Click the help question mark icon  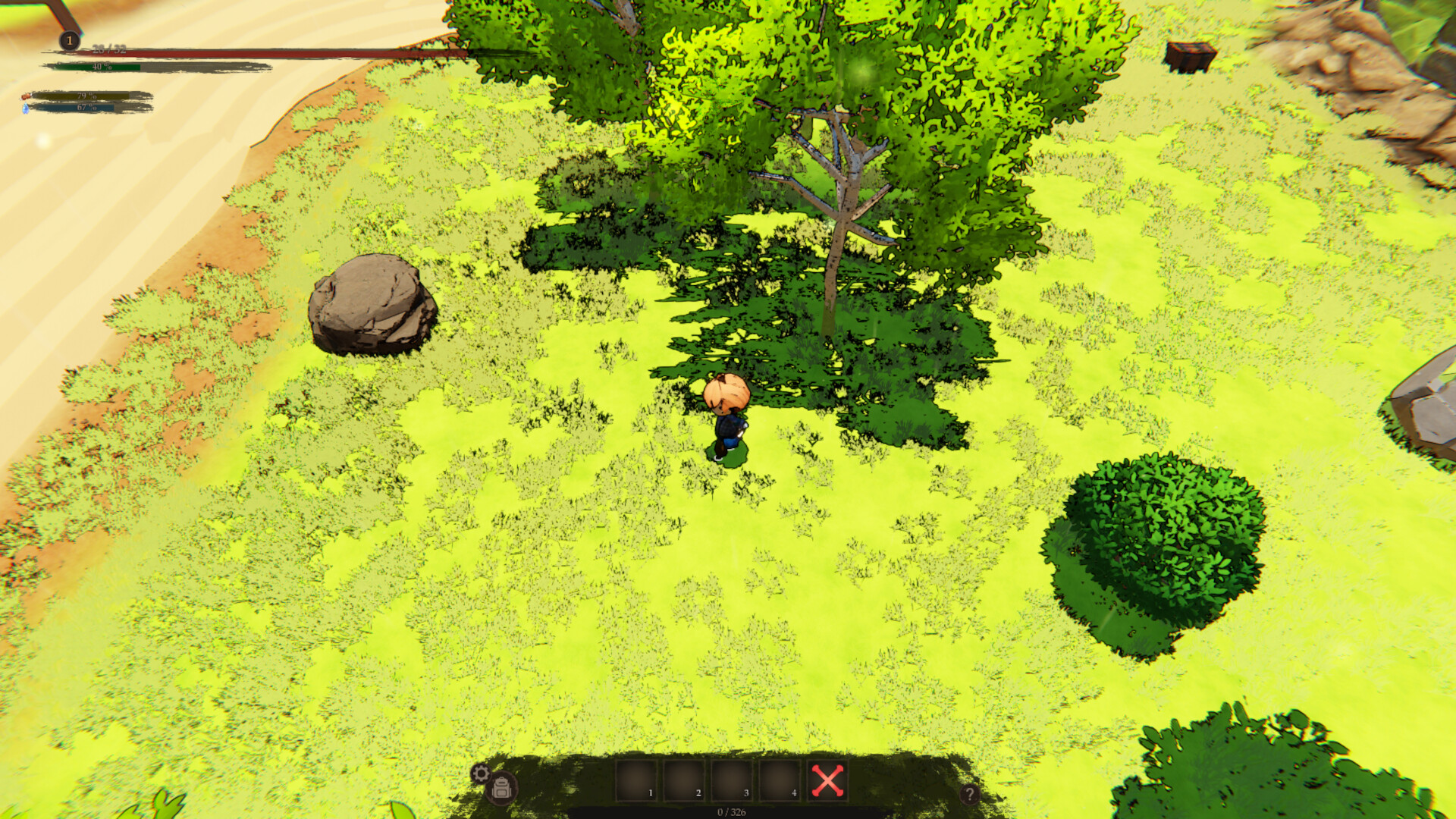[x=971, y=793]
